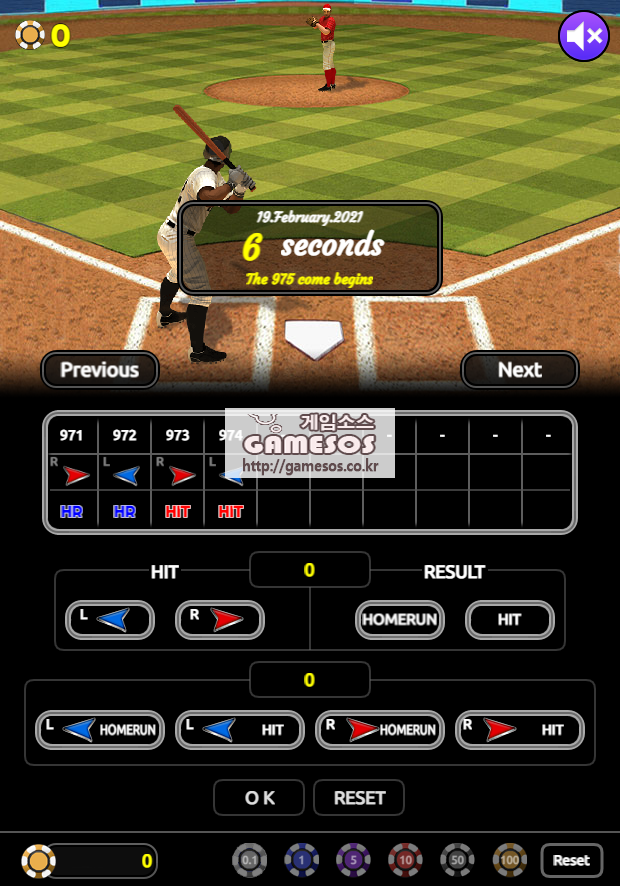
Task: Pick the red 10 chip
Action: tap(406, 860)
